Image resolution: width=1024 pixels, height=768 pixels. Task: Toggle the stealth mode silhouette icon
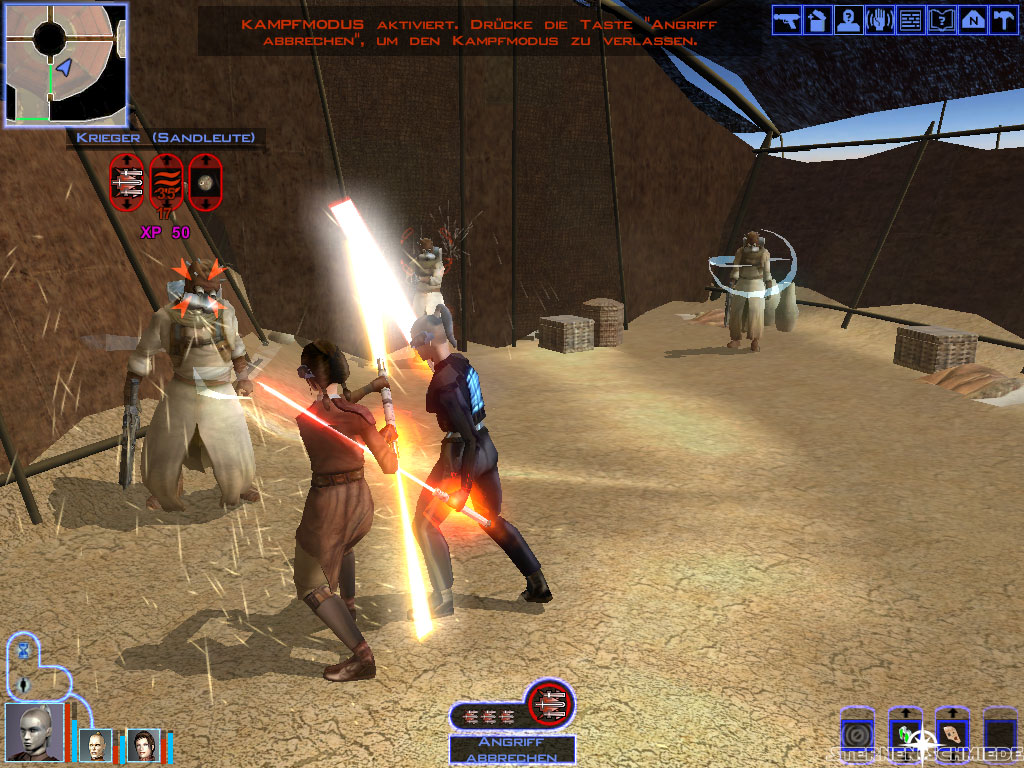pos(24,684)
